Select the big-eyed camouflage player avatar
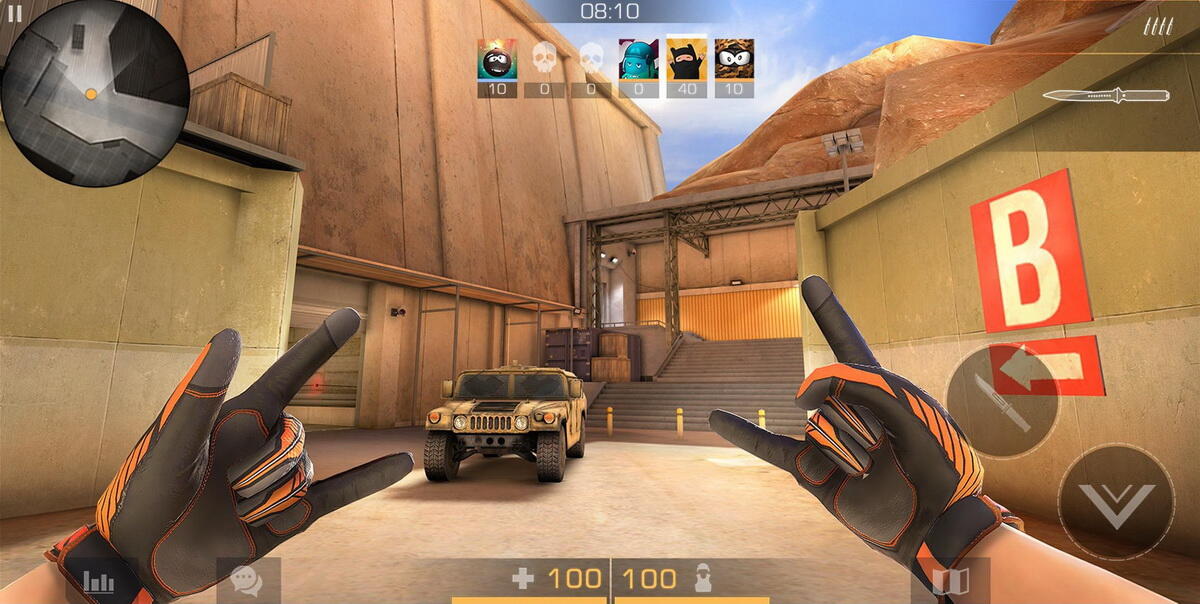 (x=734, y=60)
